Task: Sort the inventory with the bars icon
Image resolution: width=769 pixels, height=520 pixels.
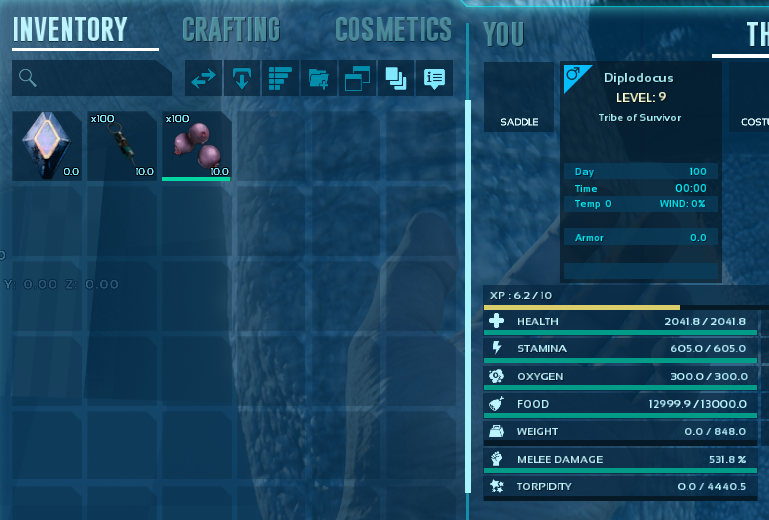Action: click(279, 78)
